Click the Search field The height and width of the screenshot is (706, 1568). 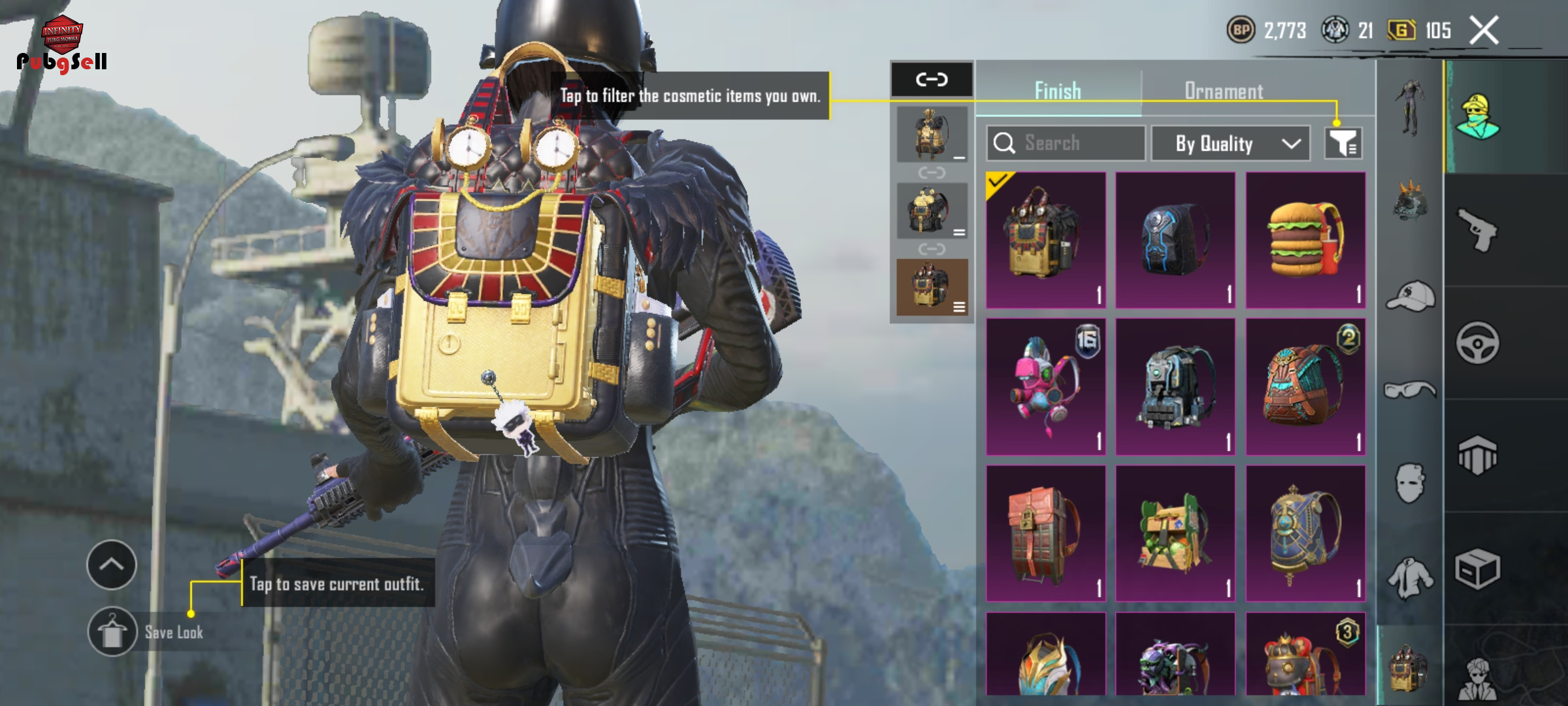1066,143
